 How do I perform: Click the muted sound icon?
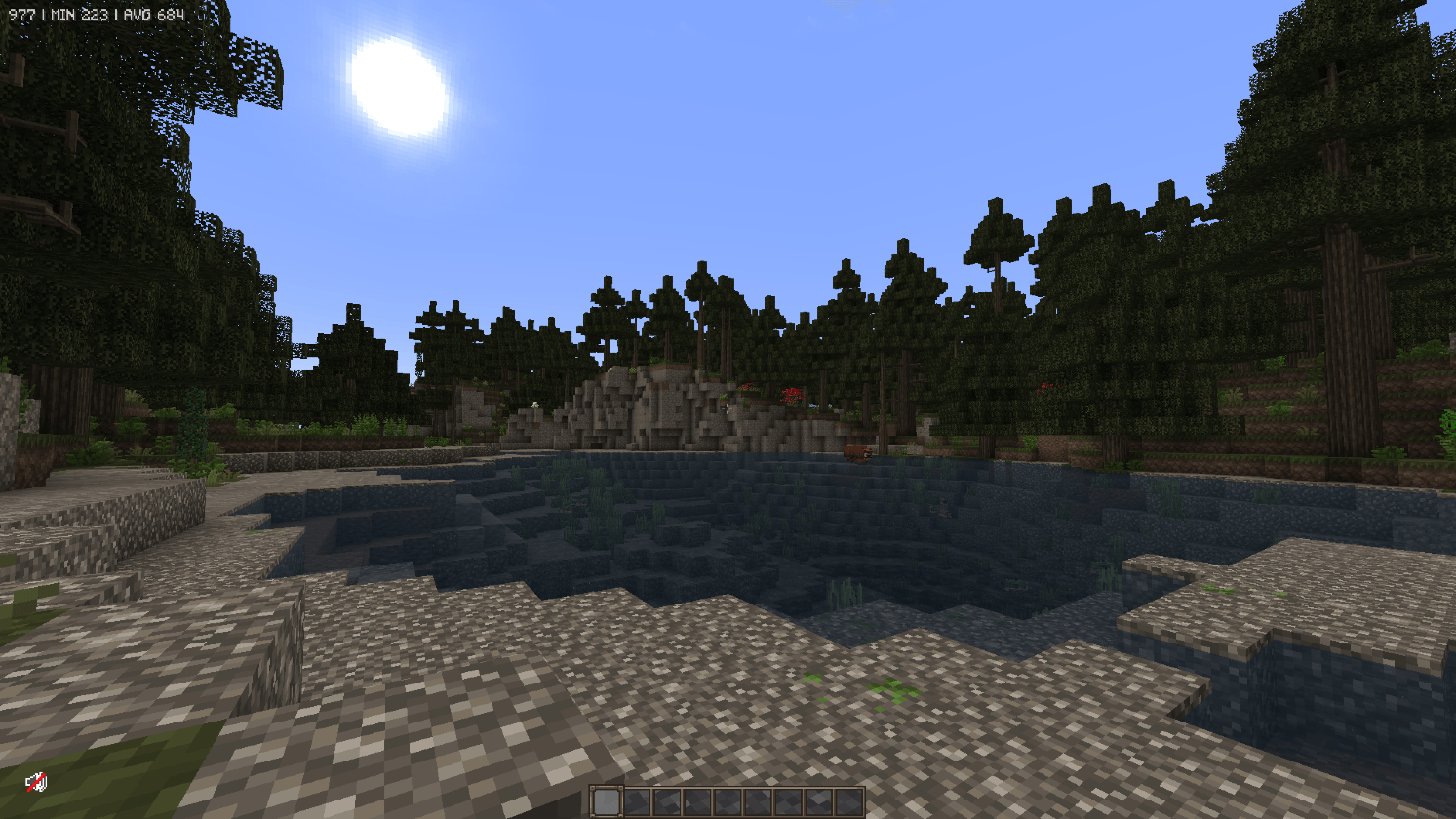pyautogui.click(x=37, y=782)
